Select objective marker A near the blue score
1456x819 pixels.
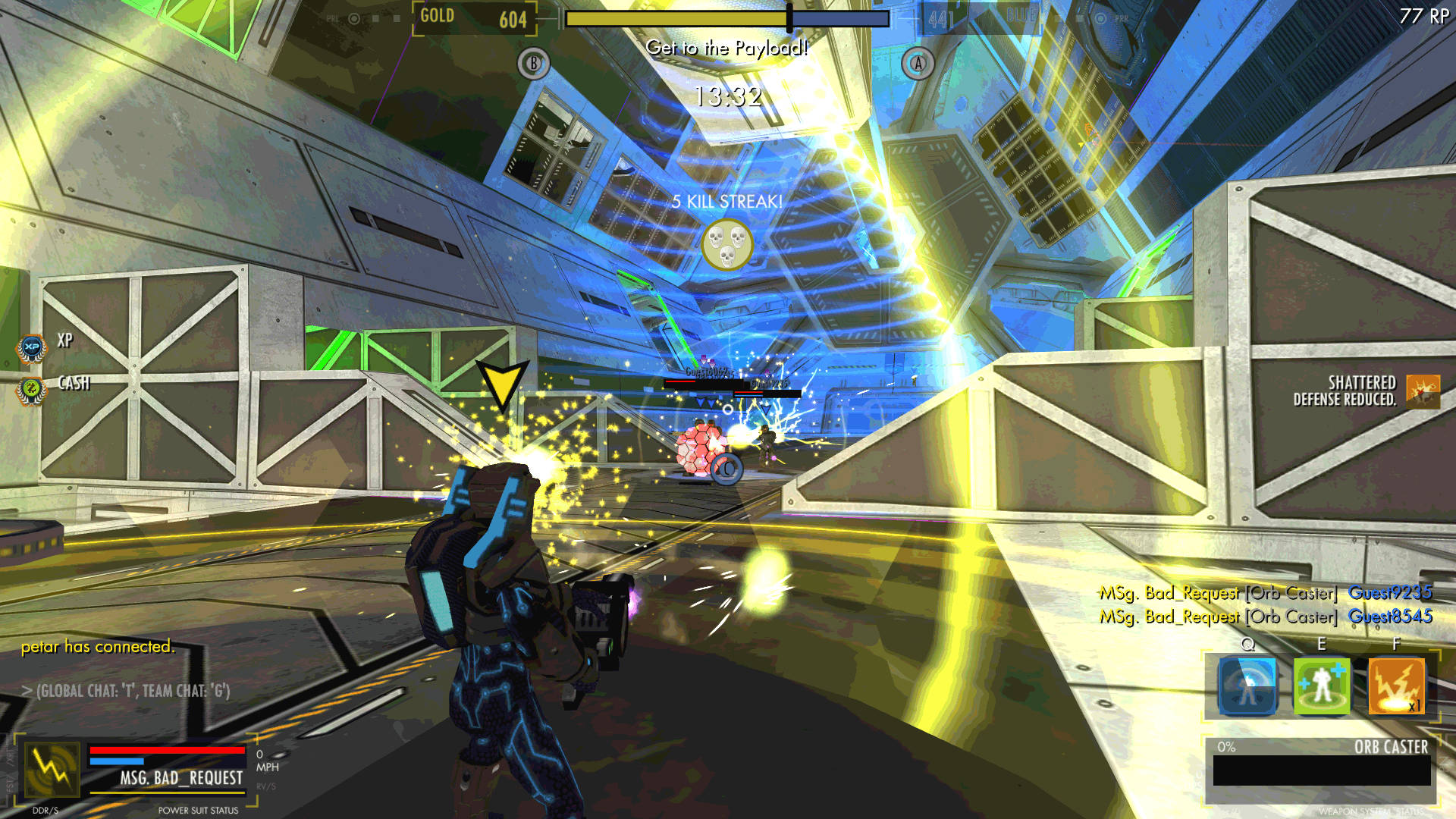coord(917,64)
